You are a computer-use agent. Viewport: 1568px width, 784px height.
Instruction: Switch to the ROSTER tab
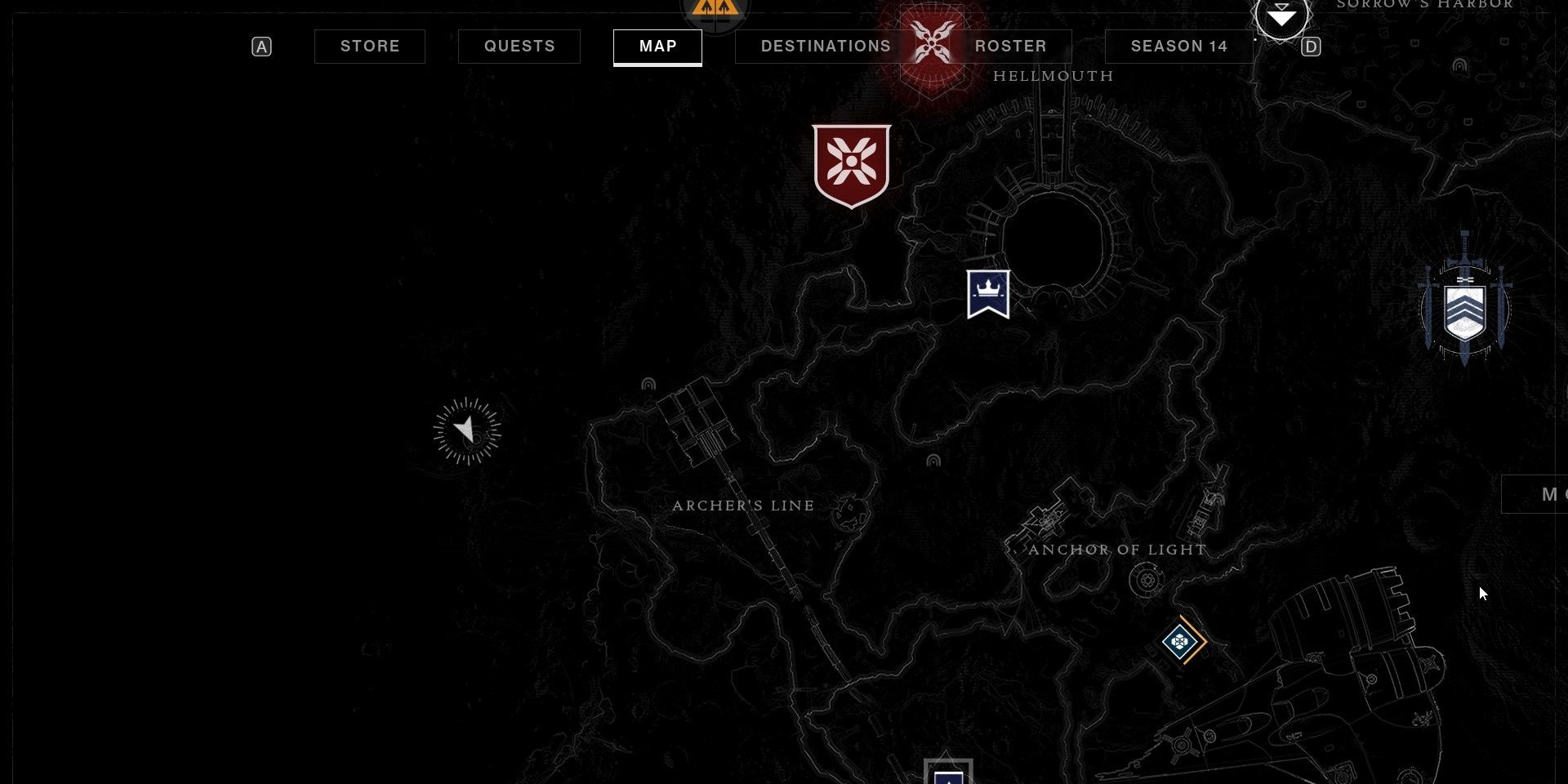1010,47
